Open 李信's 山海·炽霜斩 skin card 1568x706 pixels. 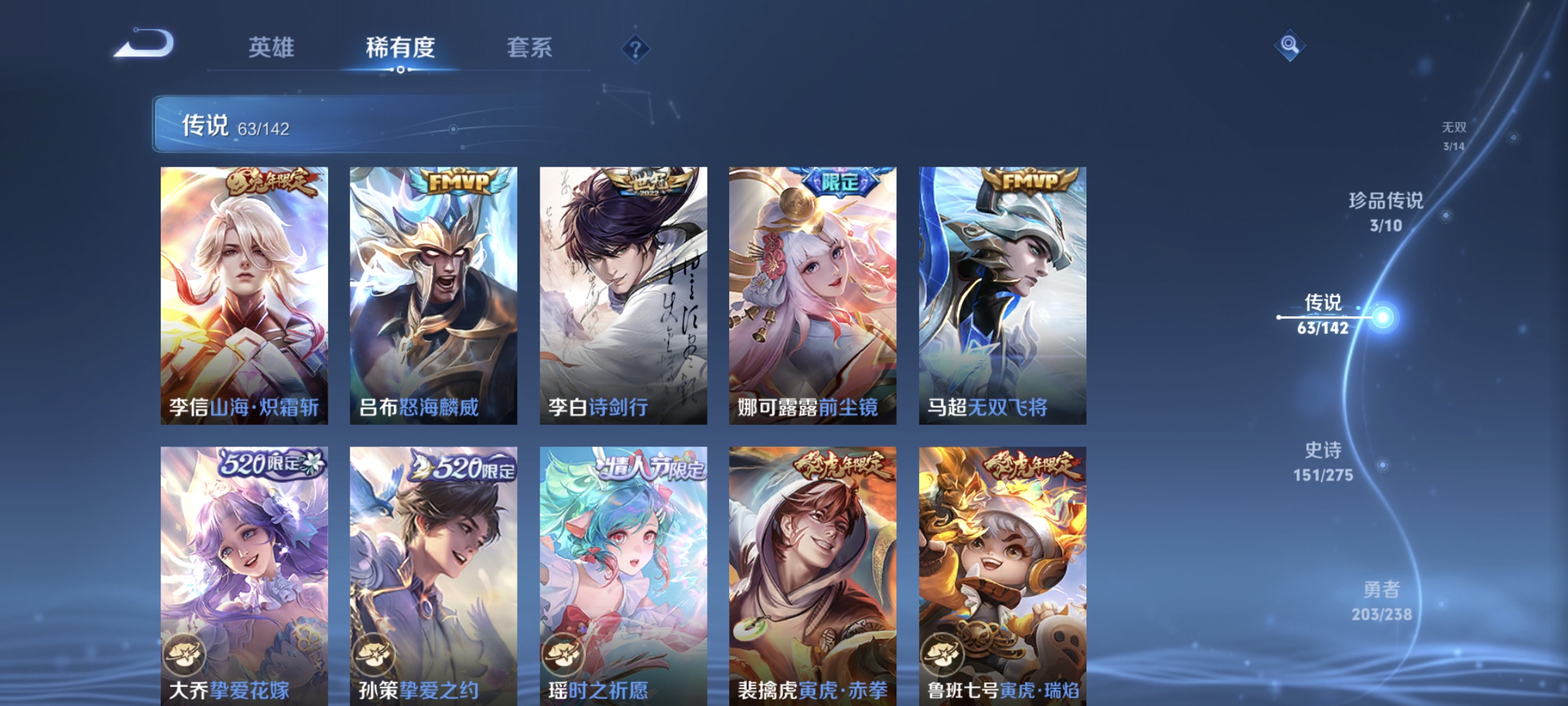(242, 294)
